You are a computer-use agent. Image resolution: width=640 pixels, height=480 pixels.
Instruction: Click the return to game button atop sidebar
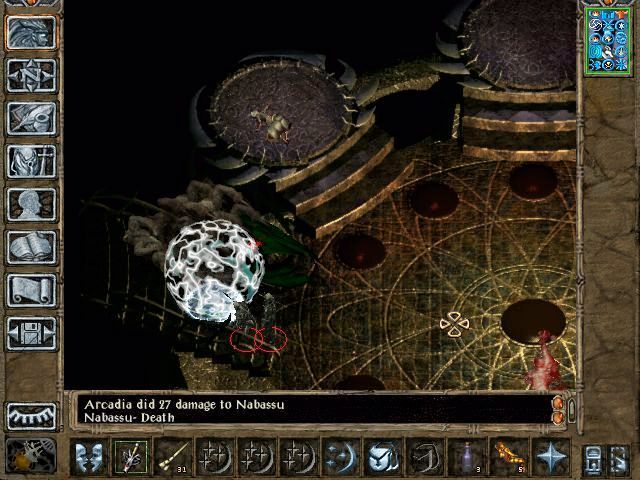click(31, 32)
